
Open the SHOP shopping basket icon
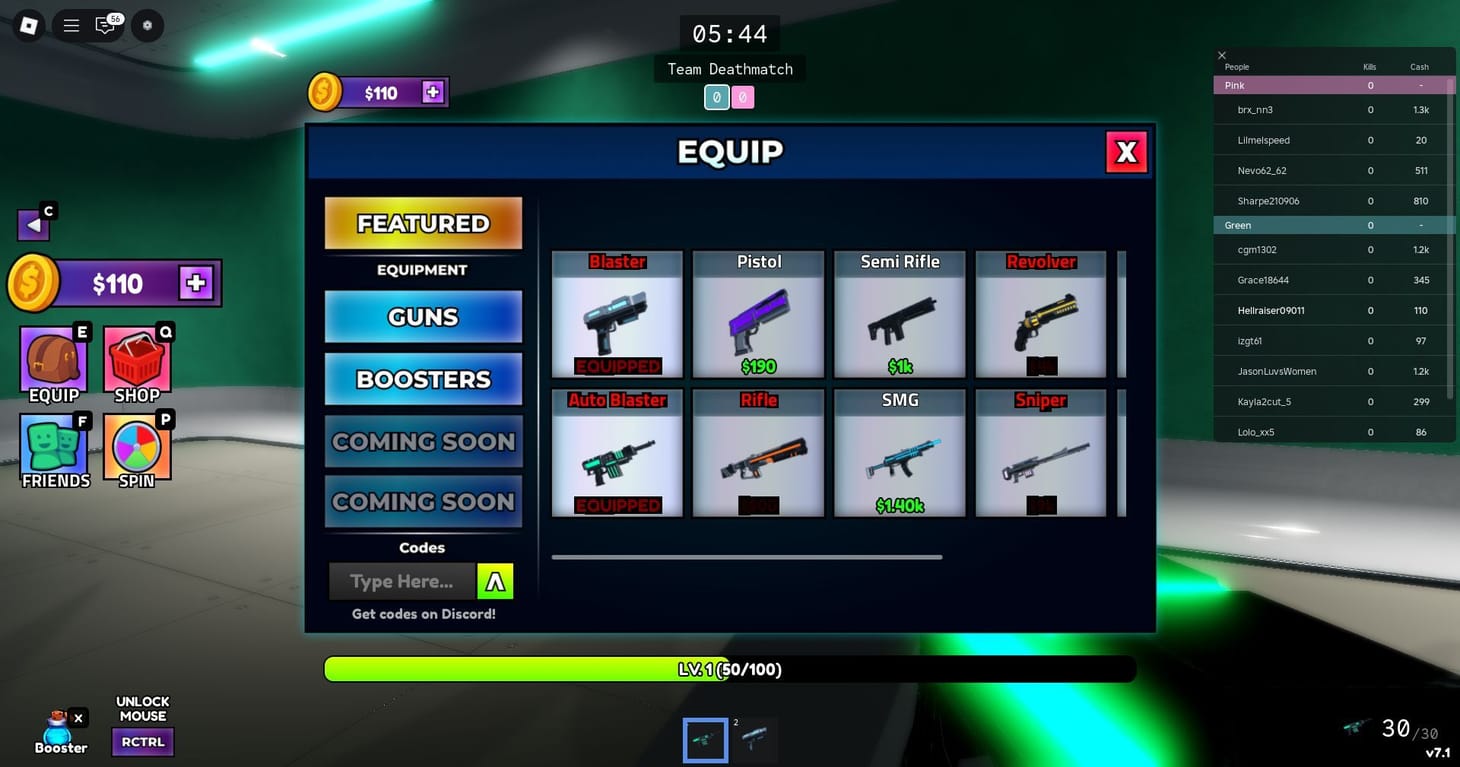[x=137, y=355]
